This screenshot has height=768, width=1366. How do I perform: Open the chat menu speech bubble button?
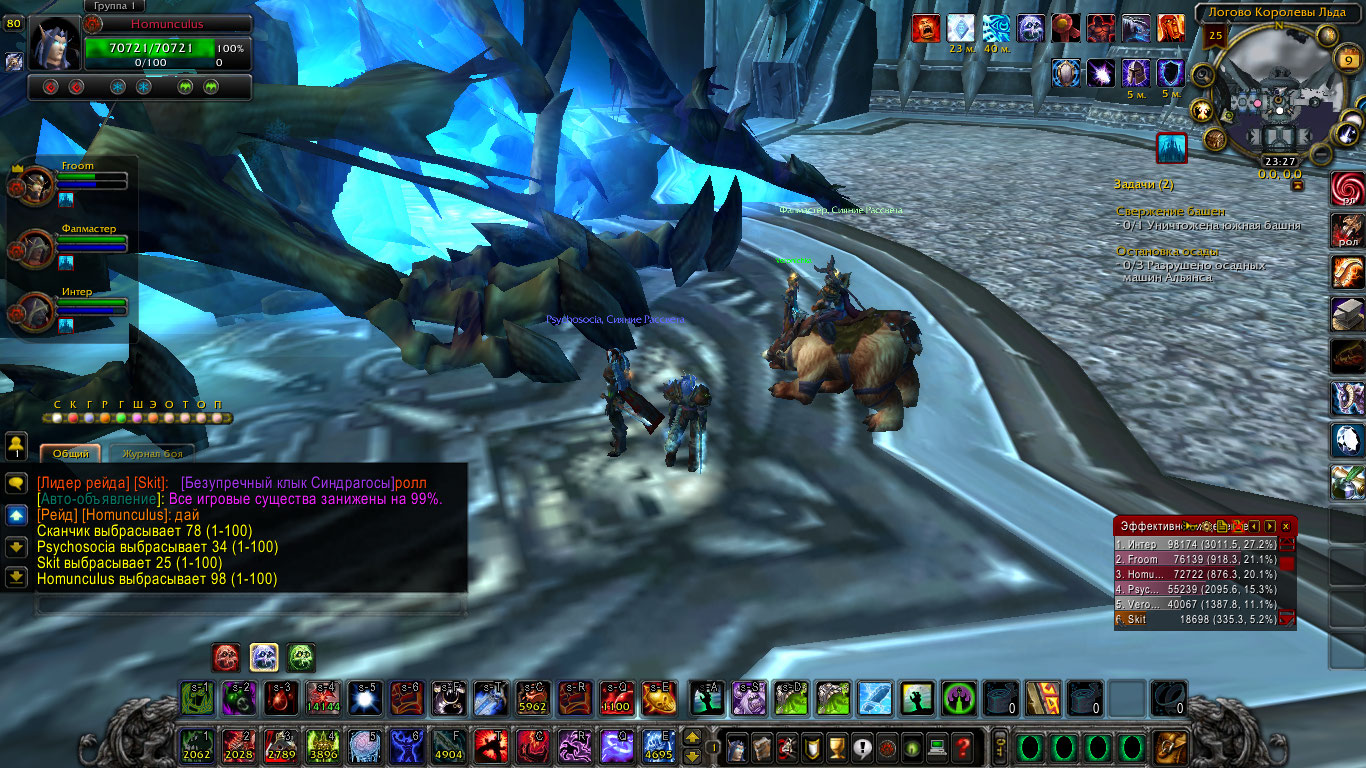tap(16, 483)
